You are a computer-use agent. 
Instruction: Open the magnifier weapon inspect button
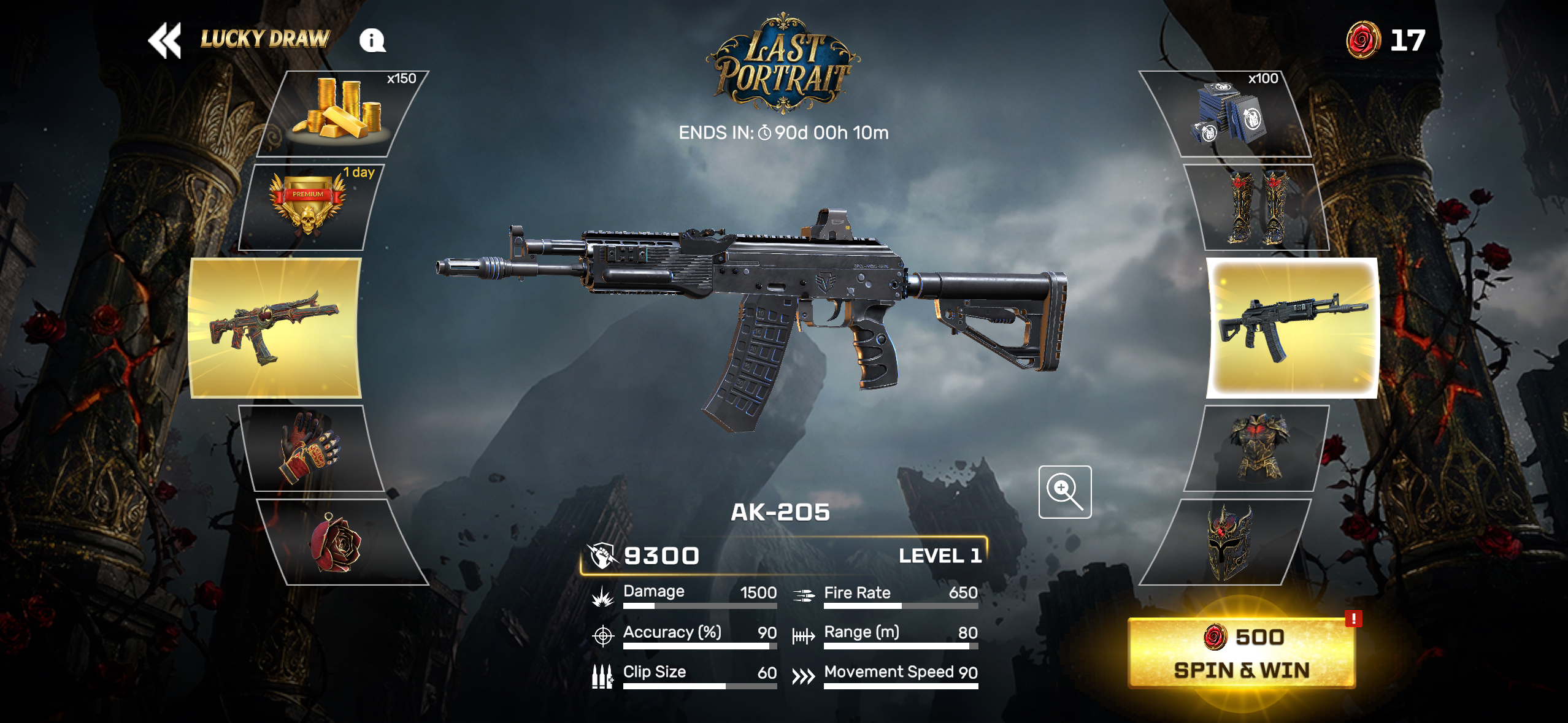coord(1064,492)
